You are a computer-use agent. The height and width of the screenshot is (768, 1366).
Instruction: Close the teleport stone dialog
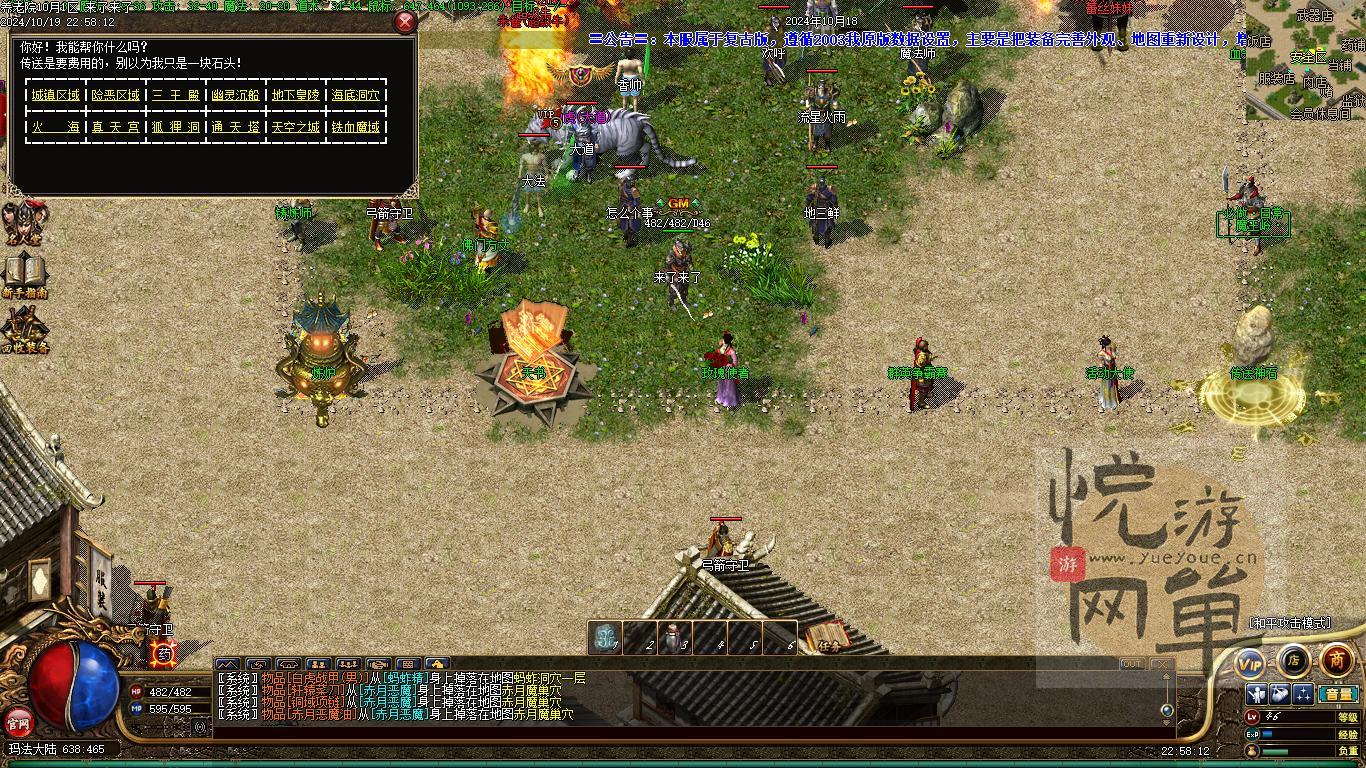pos(405,22)
